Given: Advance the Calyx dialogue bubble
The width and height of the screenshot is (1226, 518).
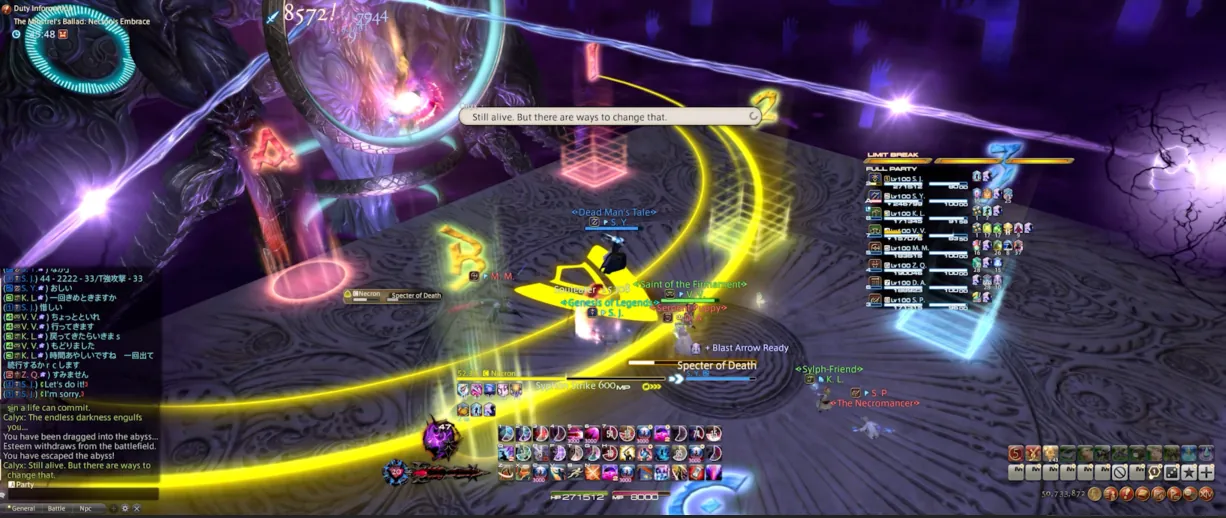Looking at the screenshot, I should coord(753,117).
